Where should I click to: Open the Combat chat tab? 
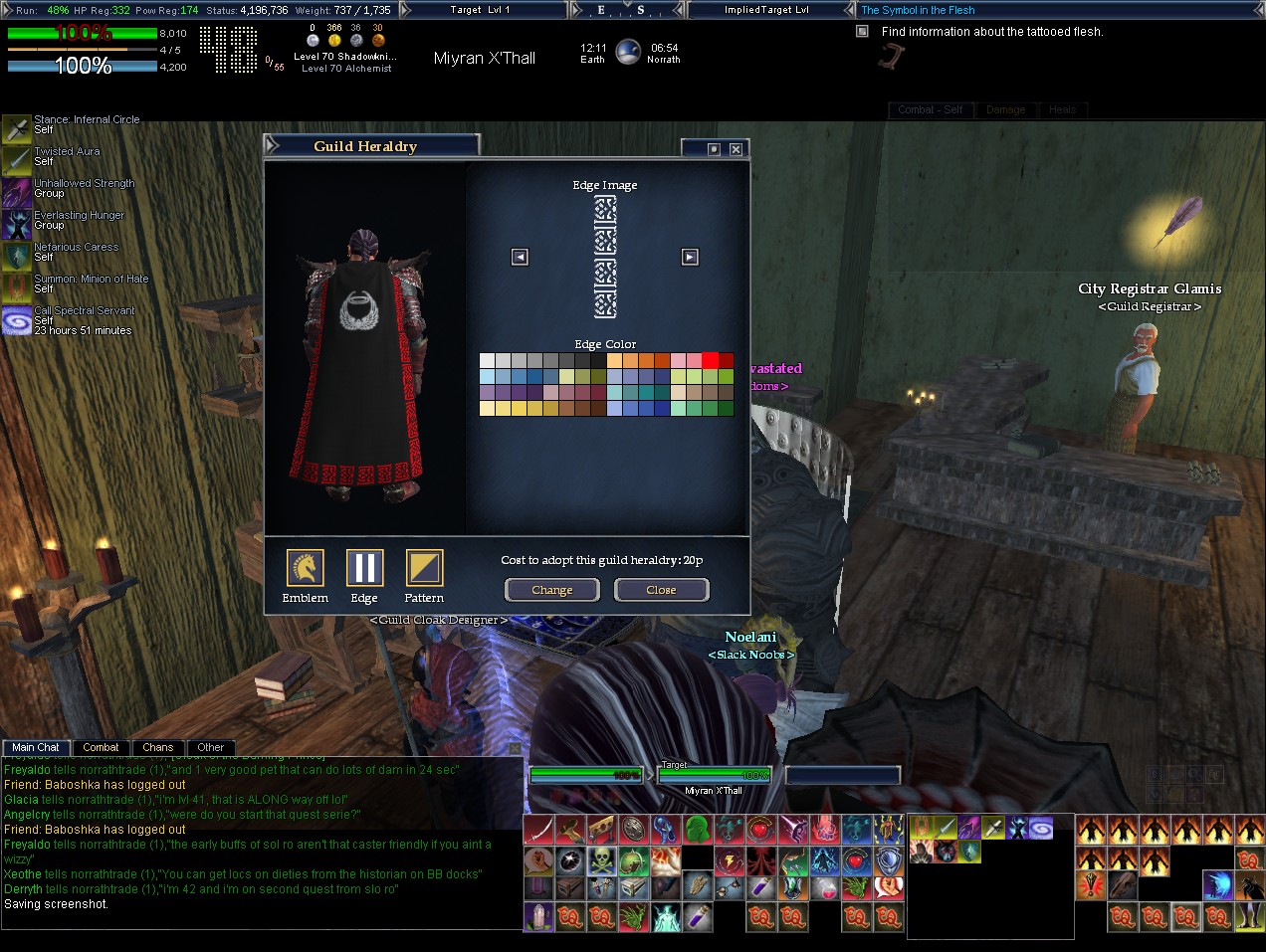point(101,747)
